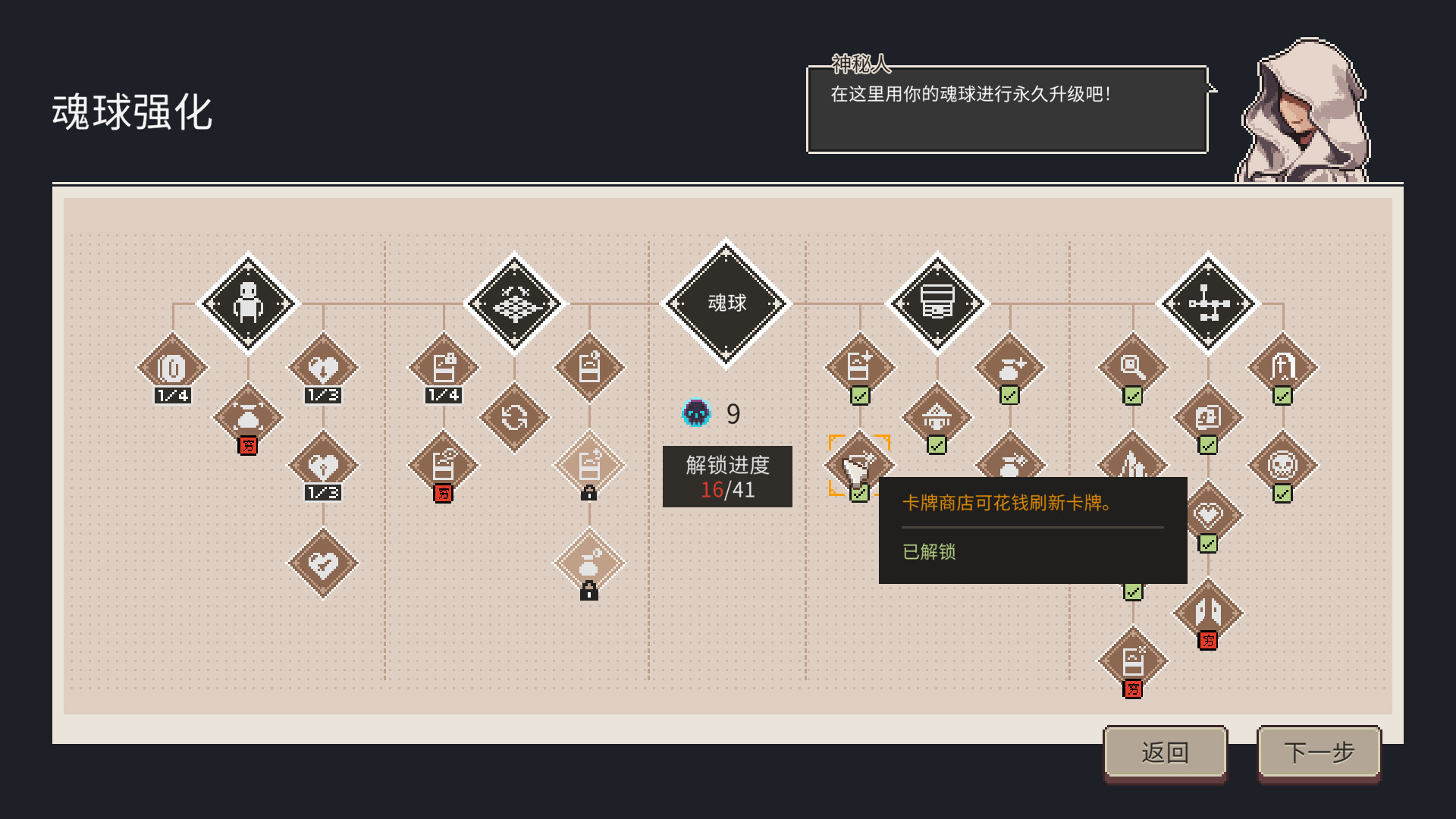Select the central 魂球 node
The image size is (1456, 819).
[x=726, y=303]
